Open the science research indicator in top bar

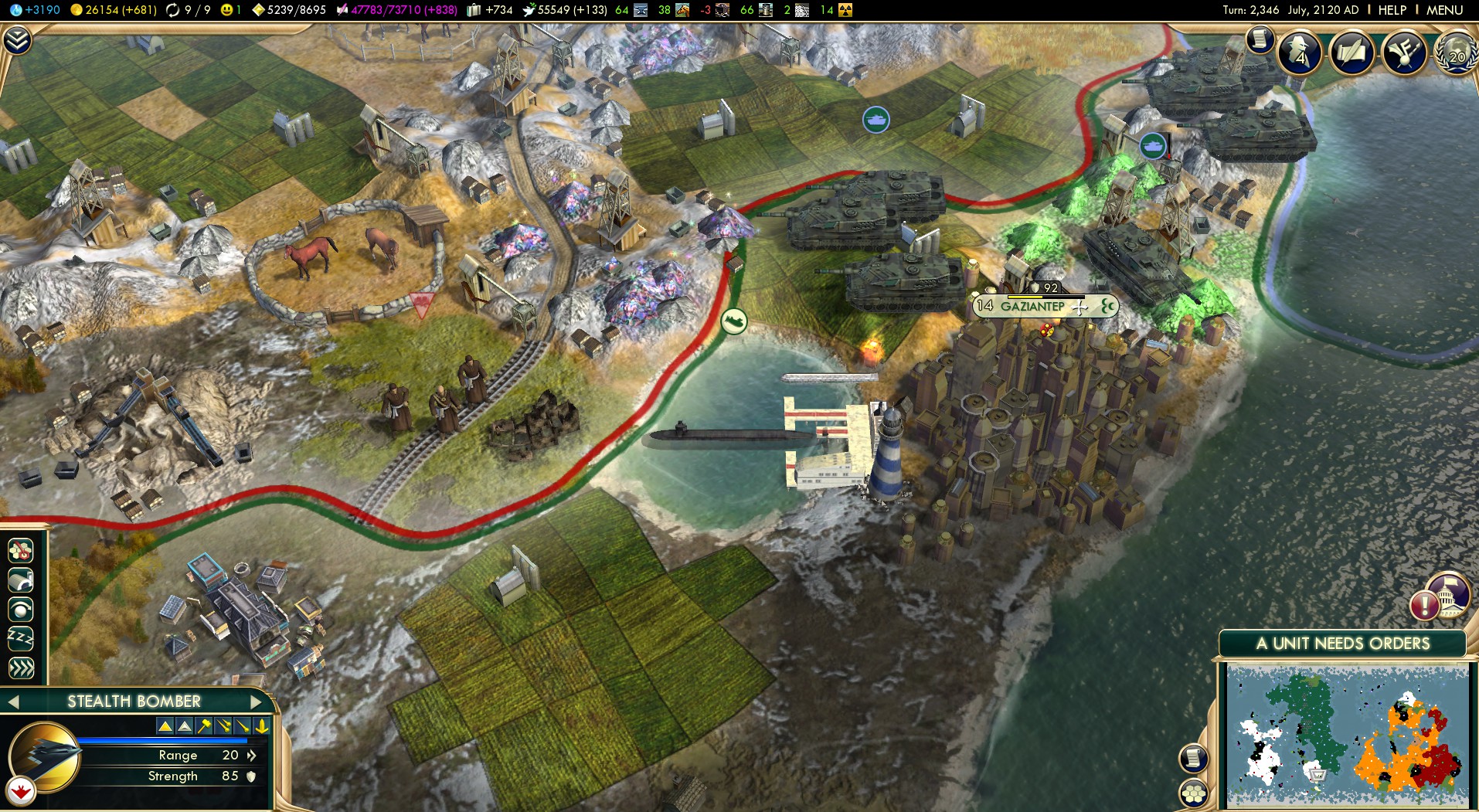click(x=35, y=10)
